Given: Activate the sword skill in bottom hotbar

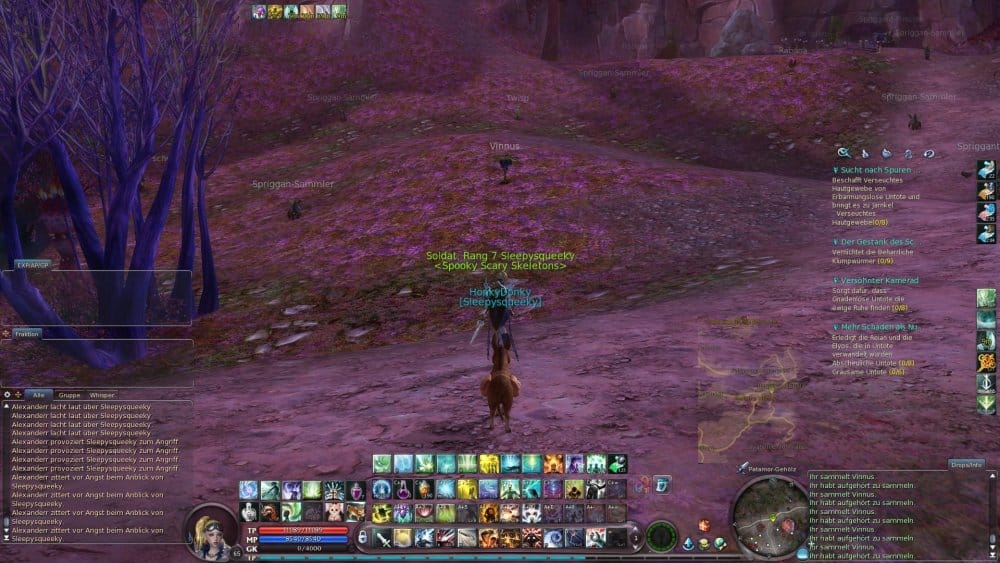Looking at the screenshot, I should click(x=382, y=538).
